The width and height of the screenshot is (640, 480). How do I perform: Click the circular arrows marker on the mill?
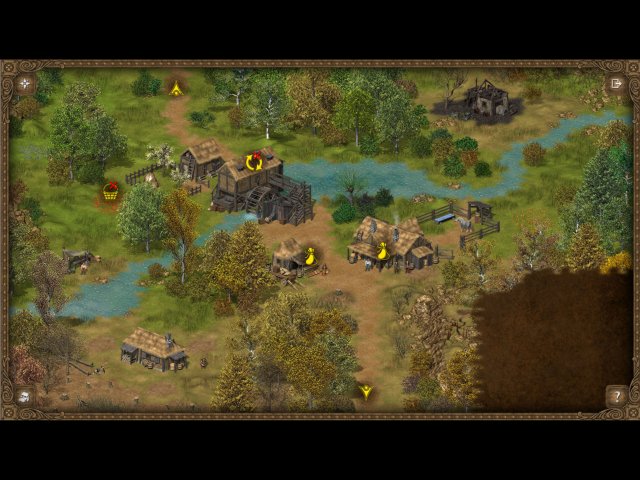coord(254,161)
